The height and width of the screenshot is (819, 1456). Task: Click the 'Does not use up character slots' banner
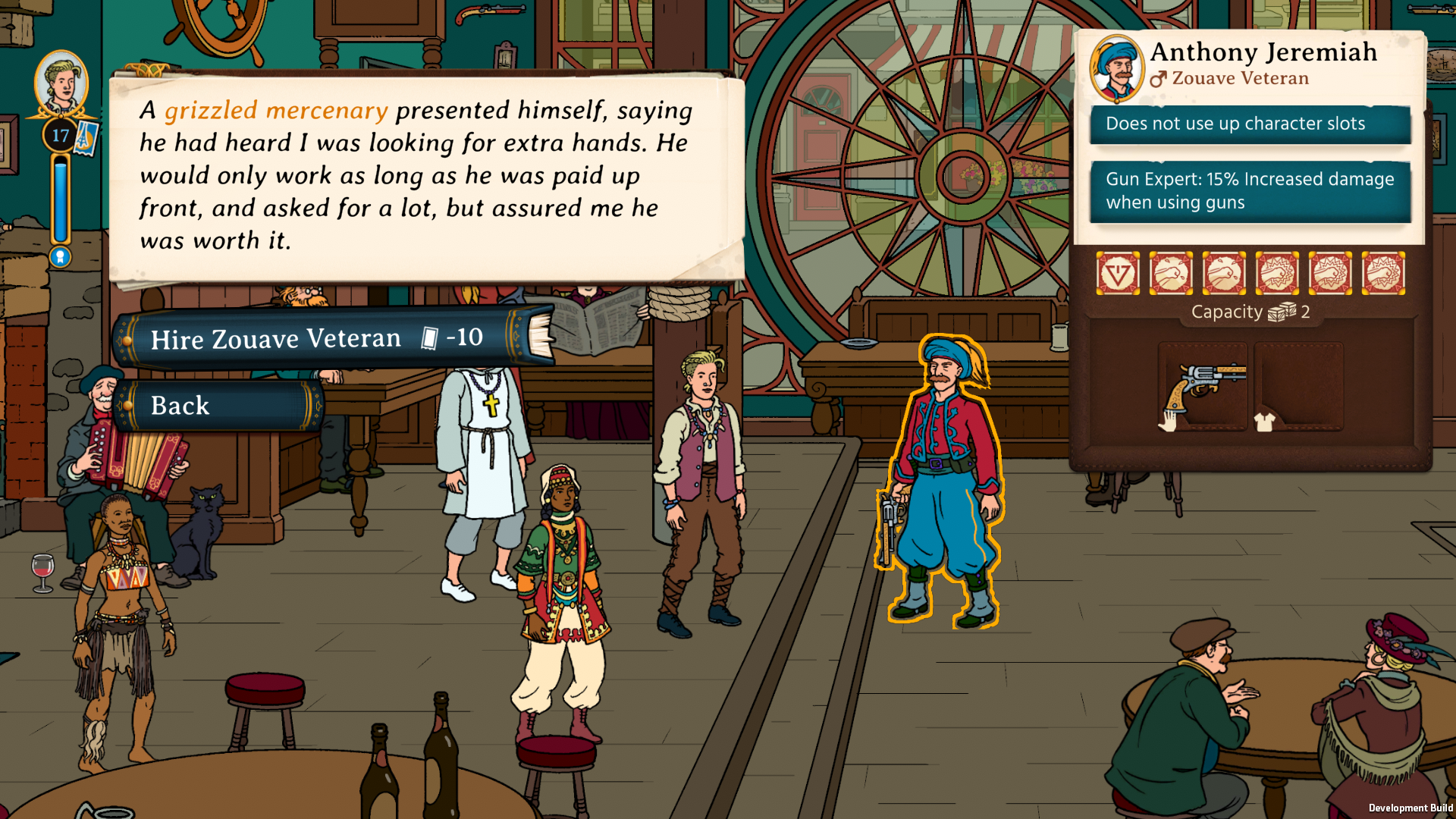pyautogui.click(x=1250, y=124)
